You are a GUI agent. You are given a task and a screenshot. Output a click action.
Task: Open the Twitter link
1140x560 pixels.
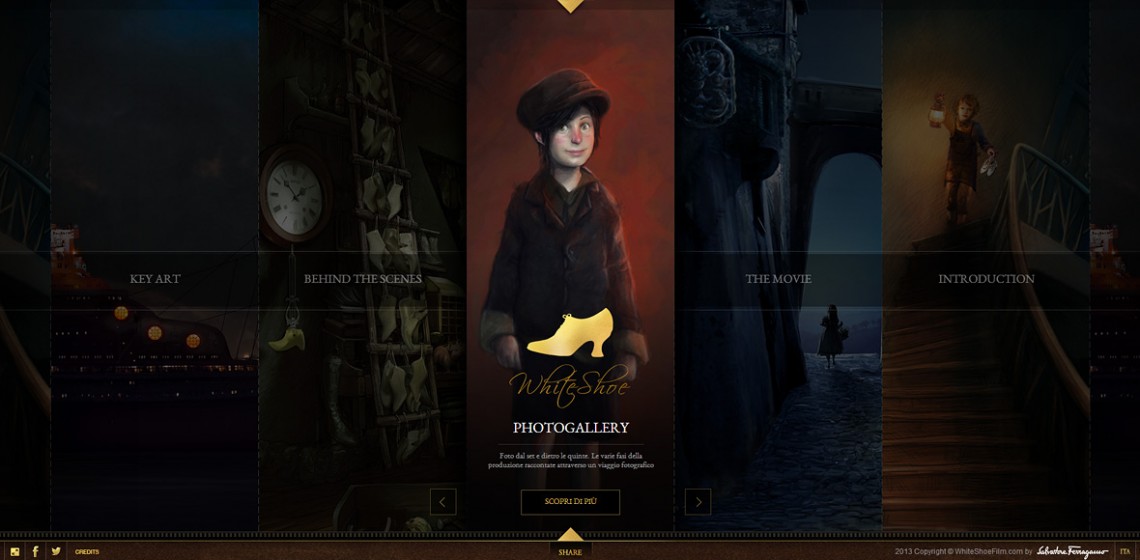[x=56, y=551]
